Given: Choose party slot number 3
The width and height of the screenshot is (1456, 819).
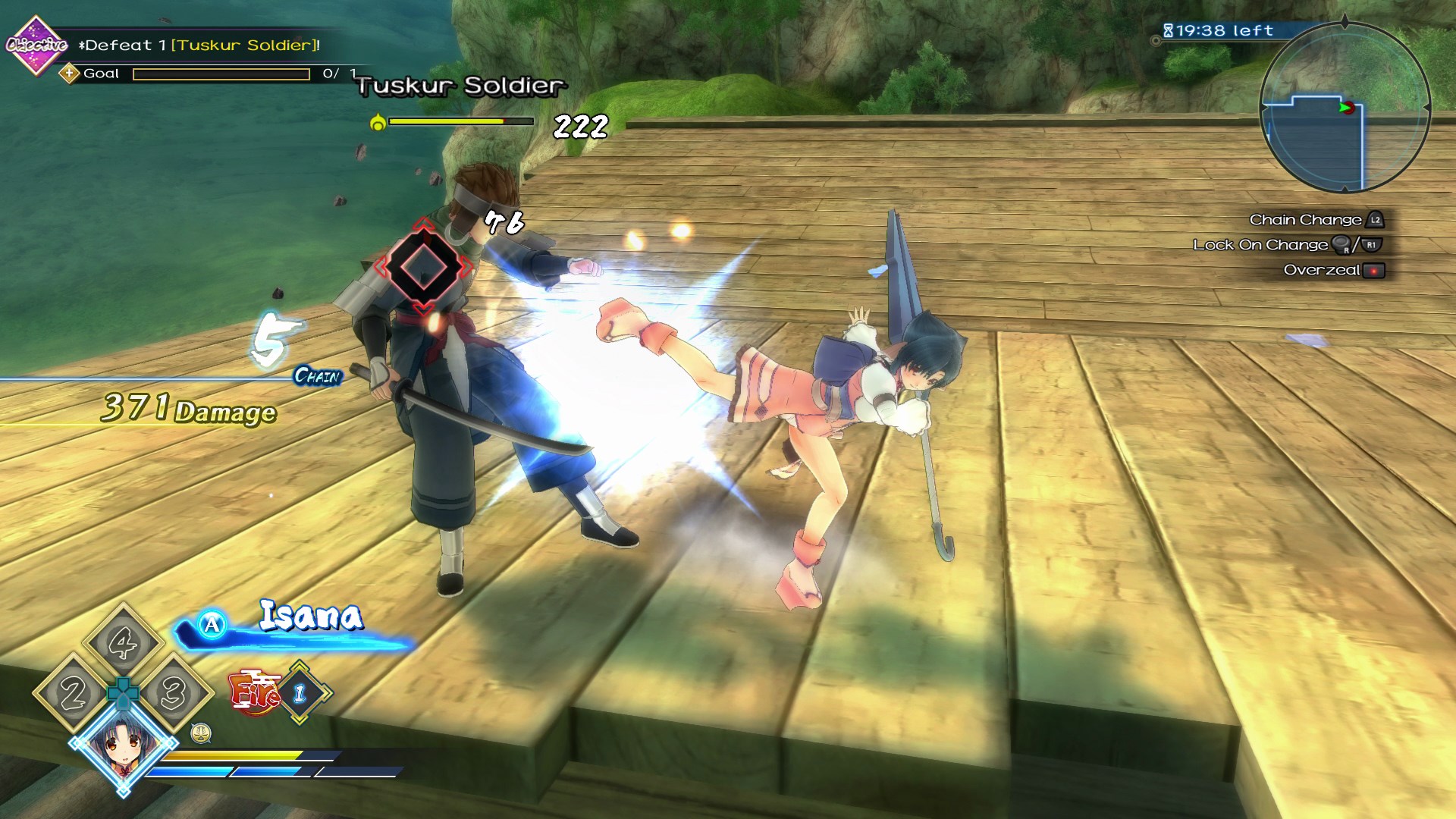Looking at the screenshot, I should tap(173, 693).
